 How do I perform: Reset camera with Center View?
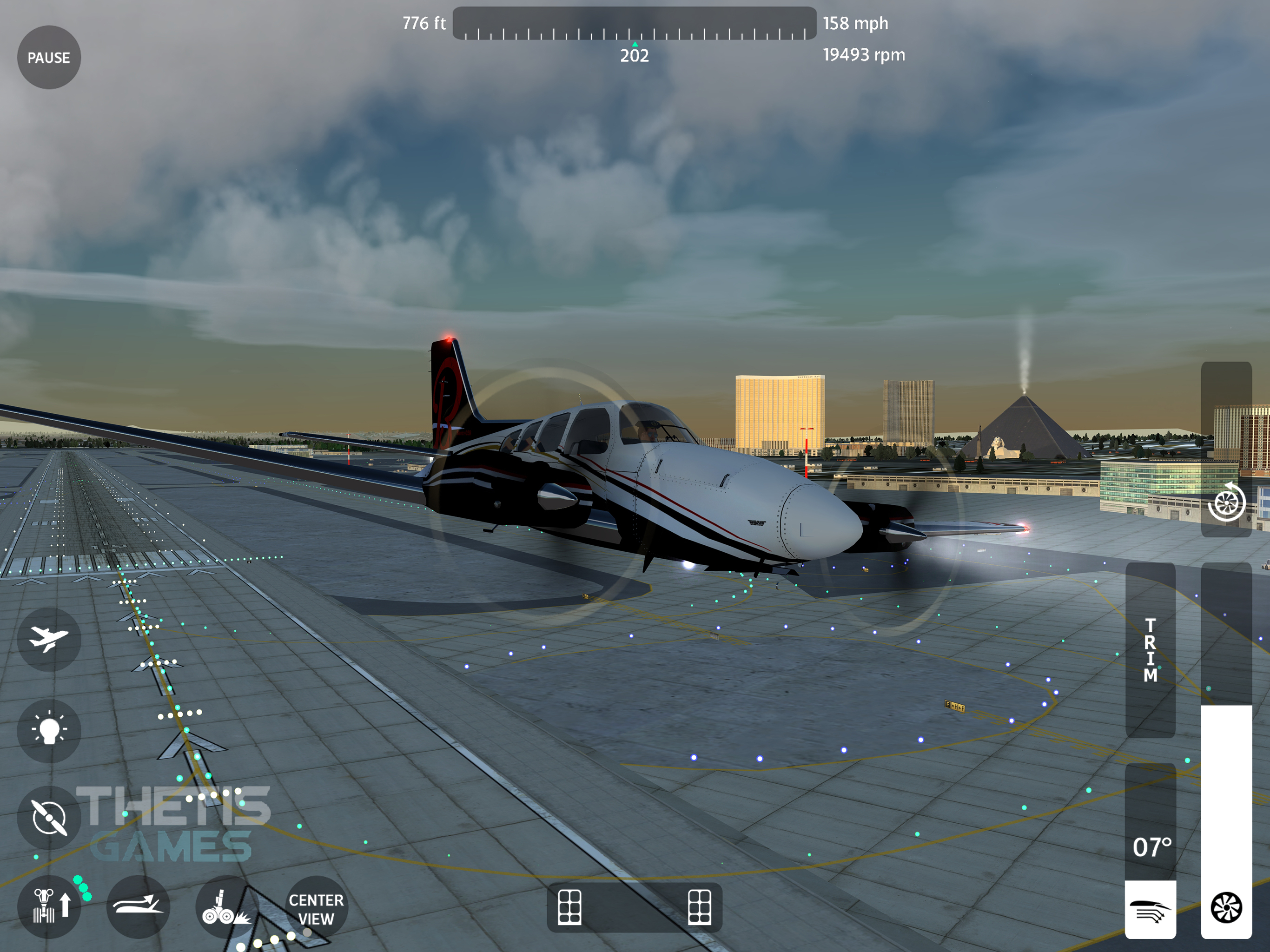click(316, 908)
